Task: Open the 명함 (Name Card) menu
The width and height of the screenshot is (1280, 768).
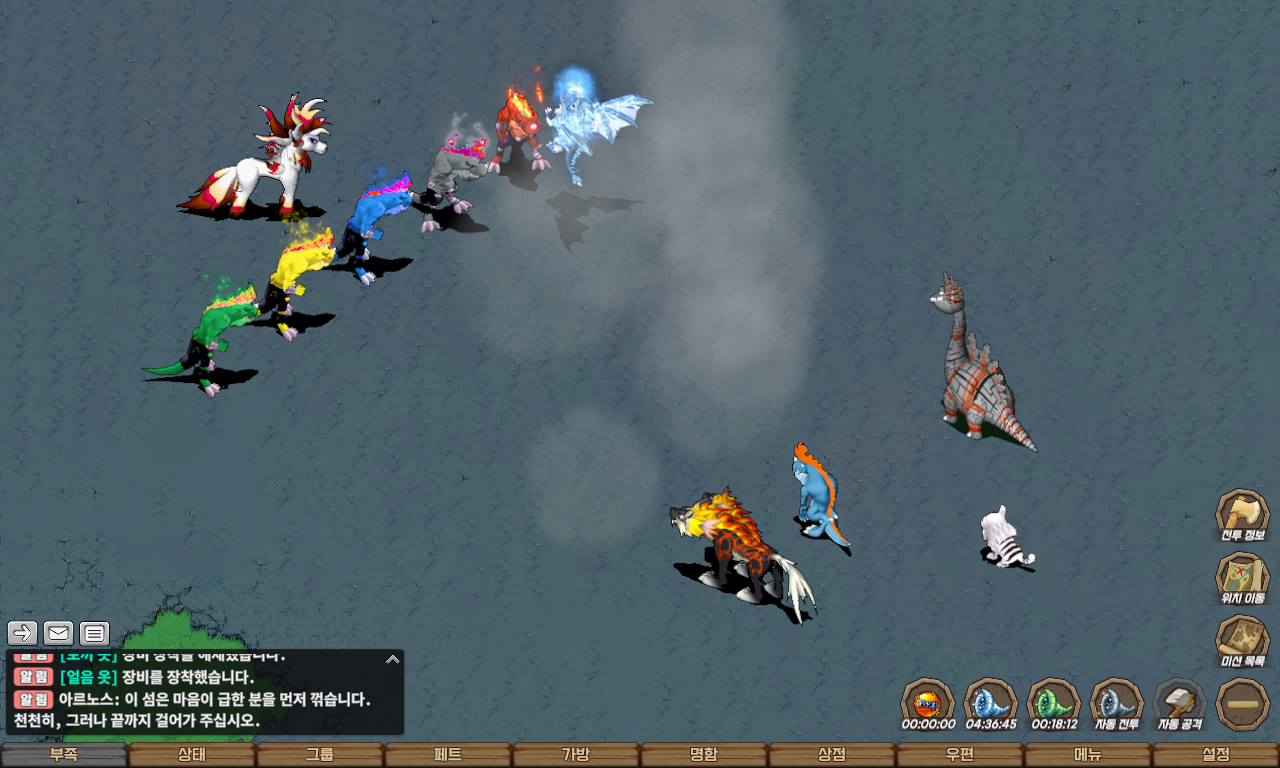Action: (704, 755)
